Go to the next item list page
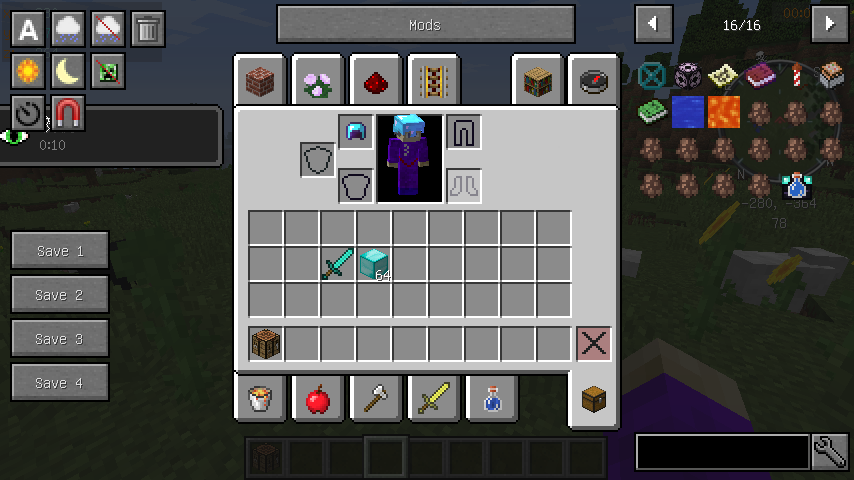 click(x=829, y=24)
